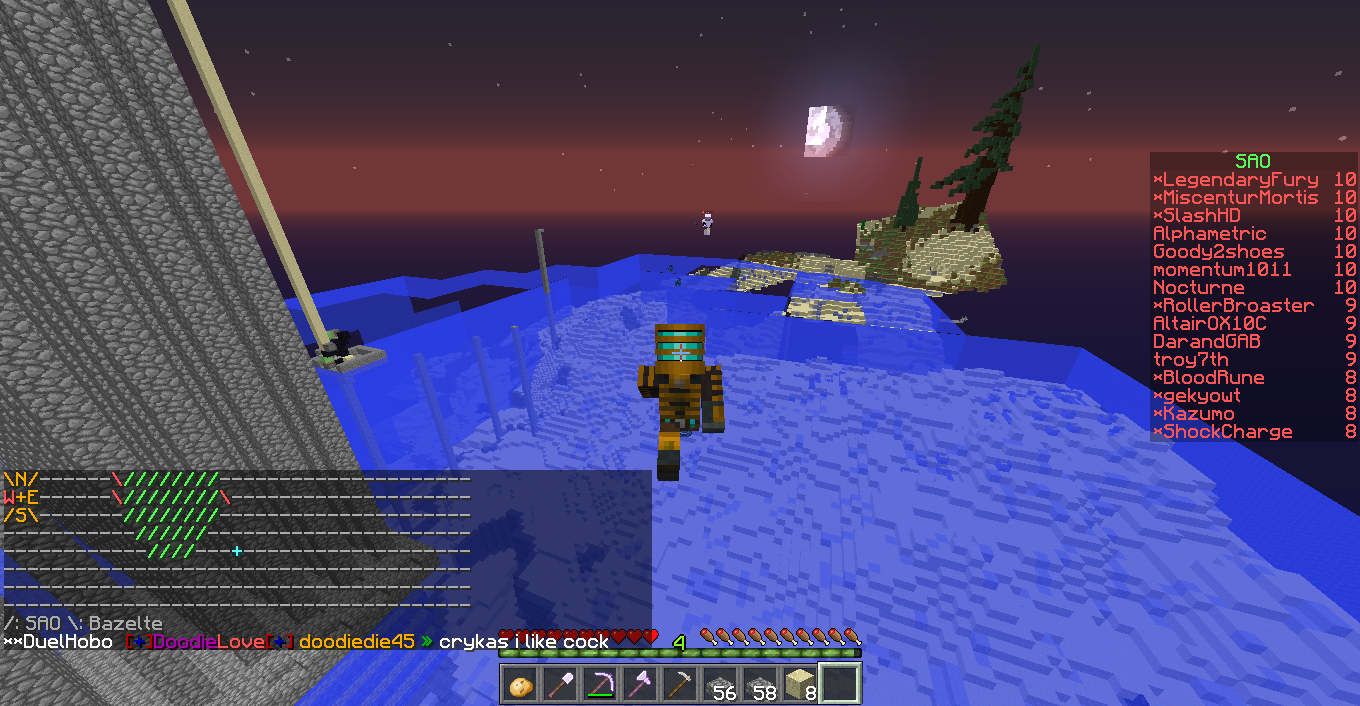
Task: Click the empty highlighted hotbar slot
Action: coord(840,686)
